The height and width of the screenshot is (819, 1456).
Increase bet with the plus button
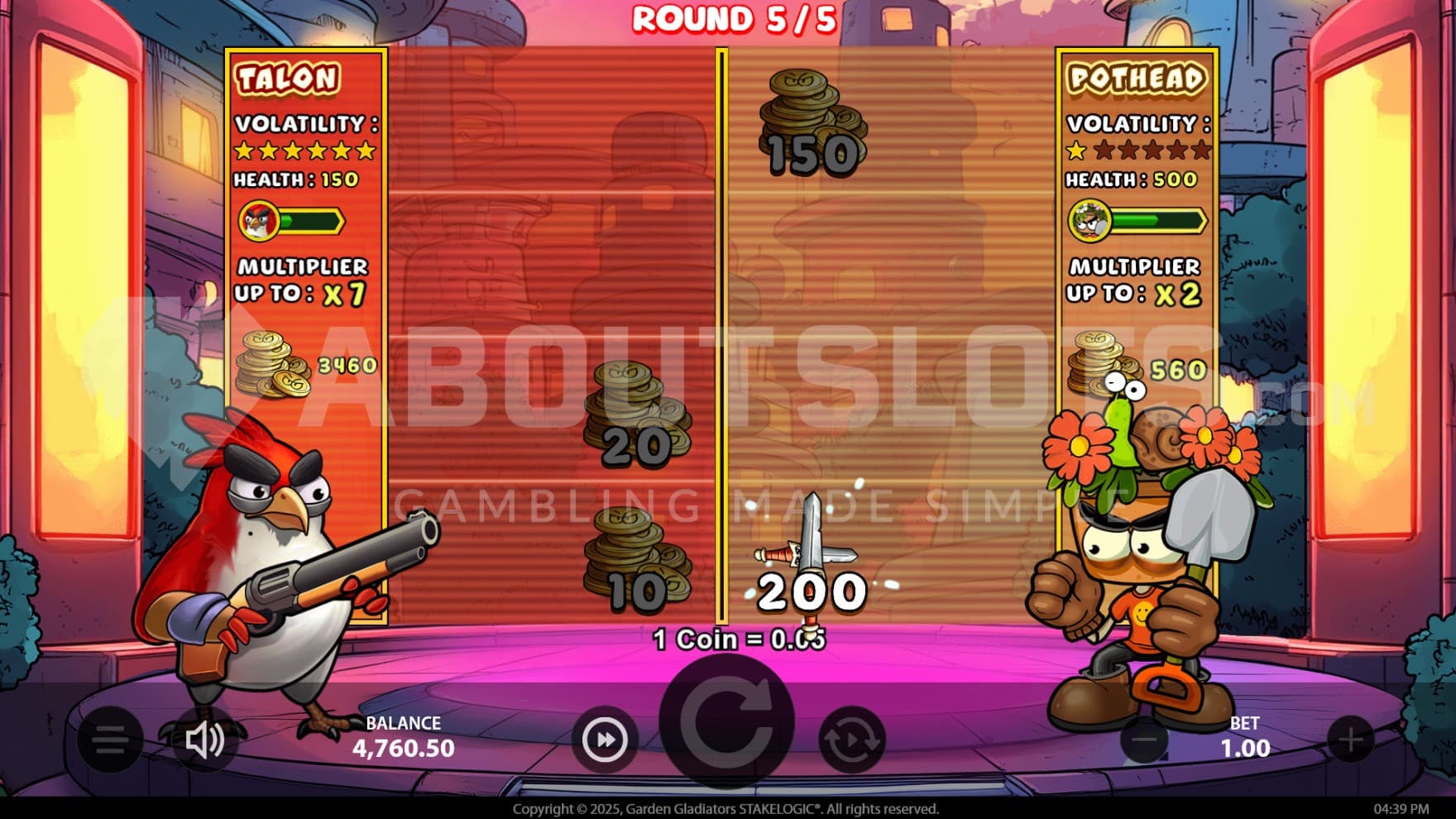1350,739
